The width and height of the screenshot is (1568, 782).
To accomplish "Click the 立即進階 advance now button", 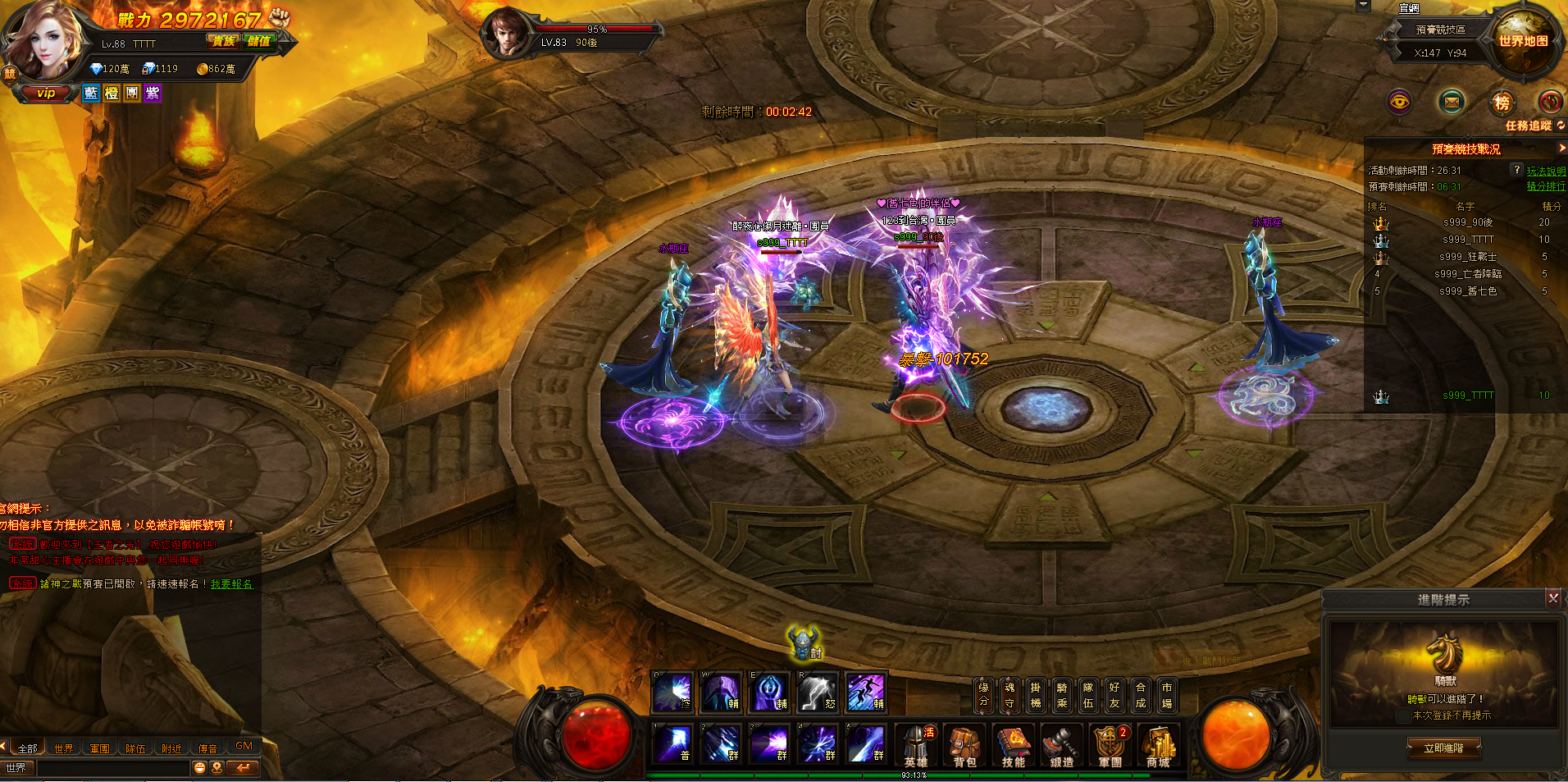I will pyautogui.click(x=1443, y=748).
